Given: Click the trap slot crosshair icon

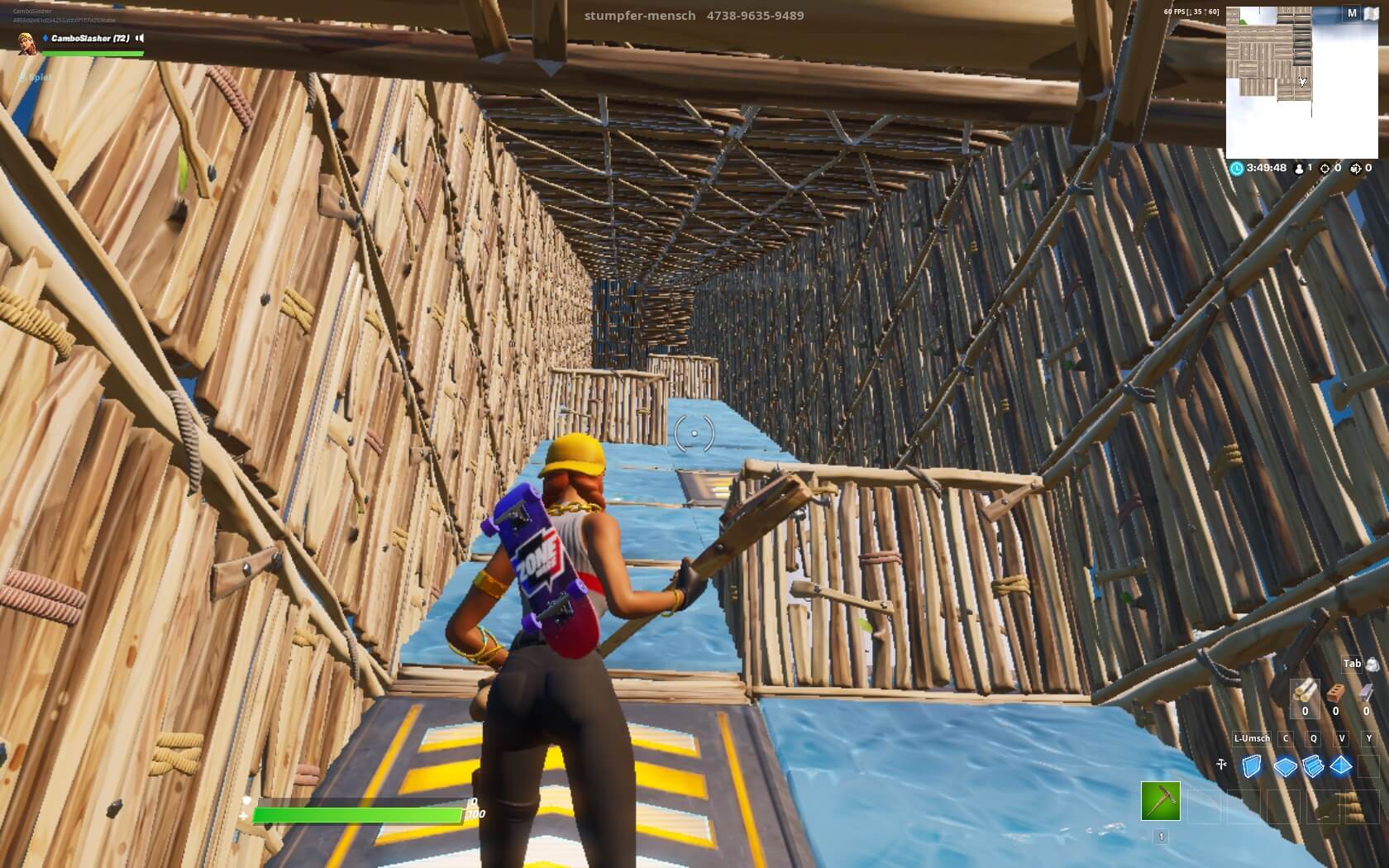Looking at the screenshot, I should (x=1222, y=762).
